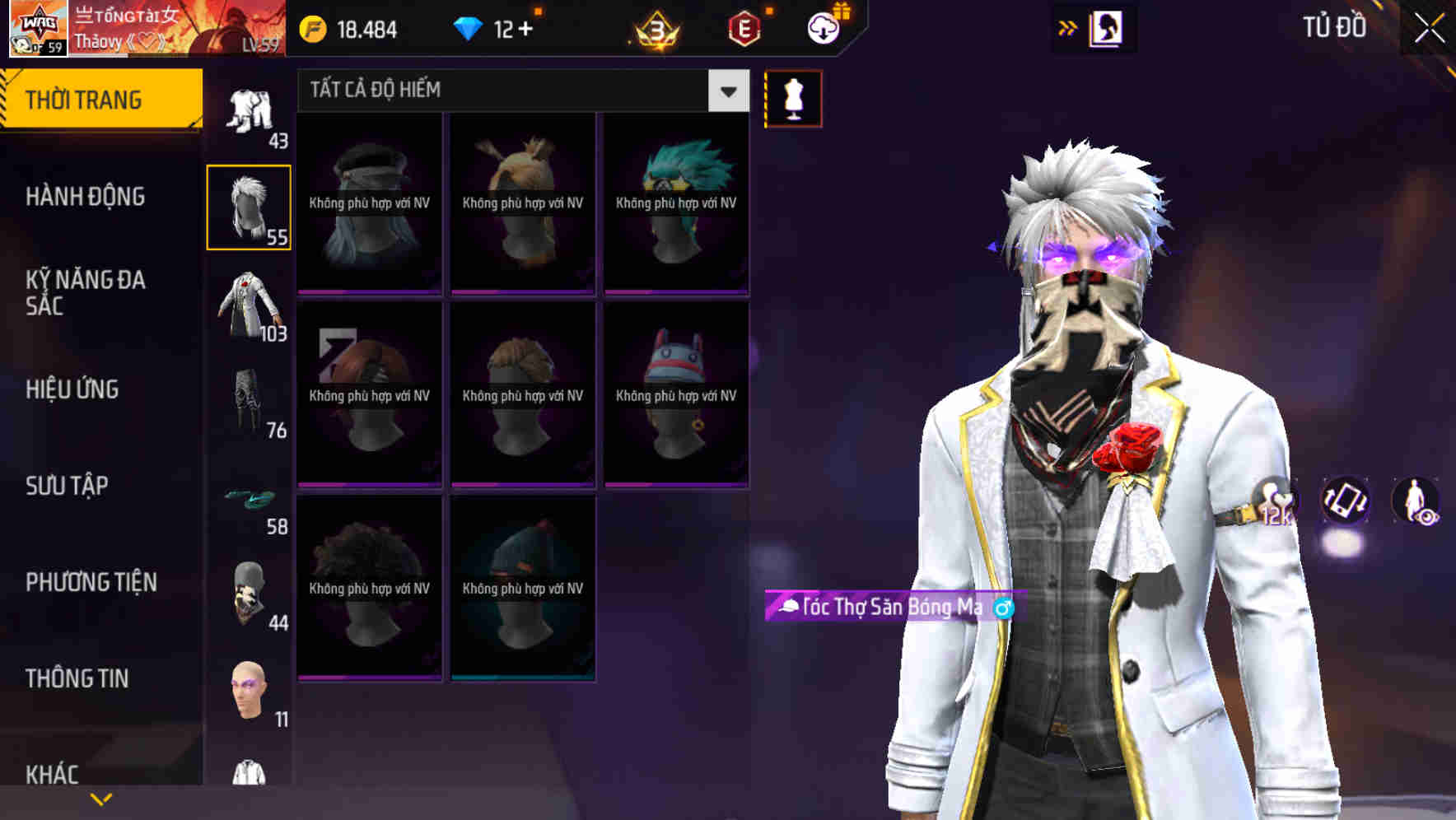Click the equipped white hair slot 55
This screenshot has height=820, width=1456.
(250, 206)
